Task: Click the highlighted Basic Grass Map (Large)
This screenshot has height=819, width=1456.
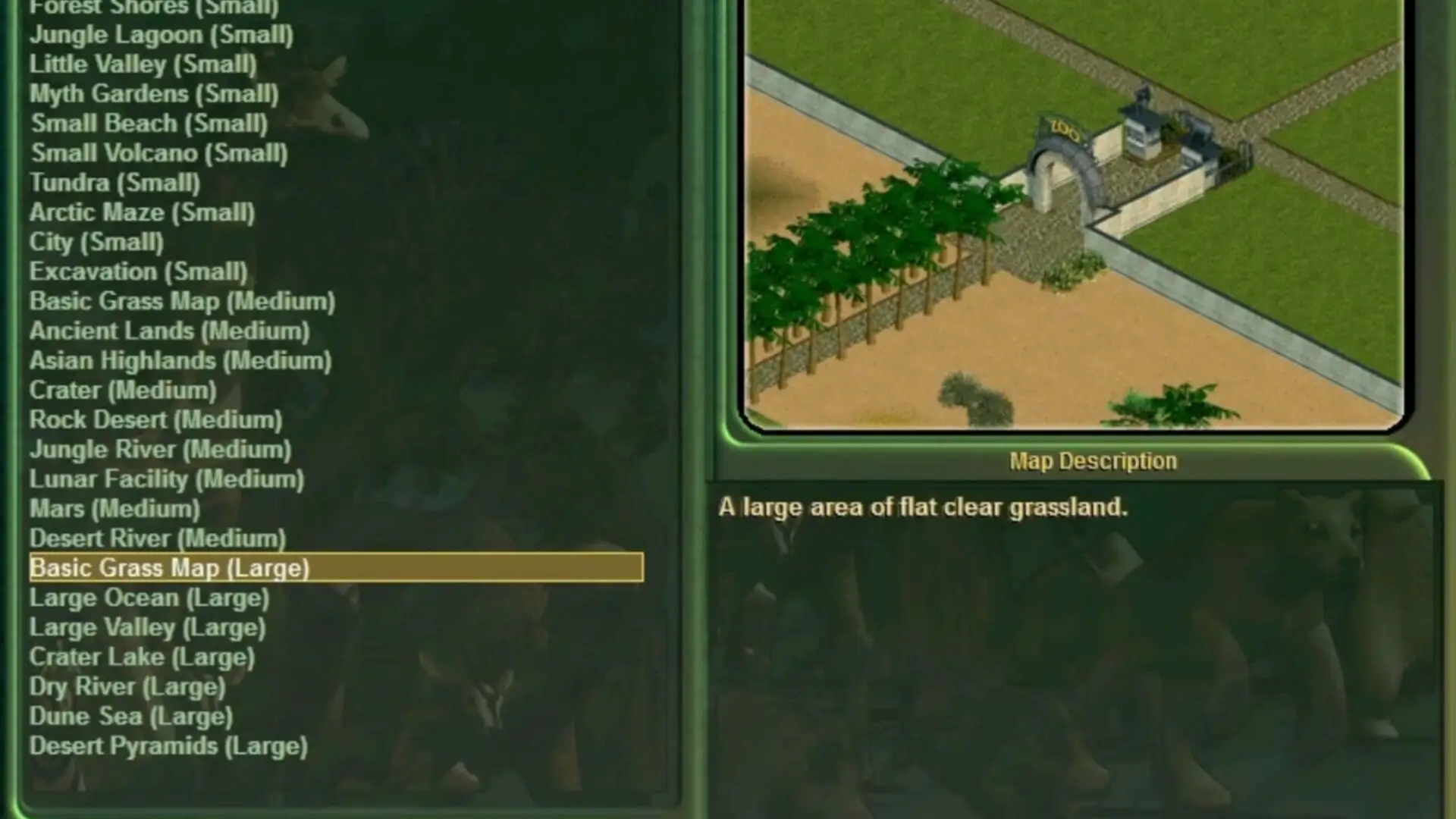Action: [x=169, y=568]
